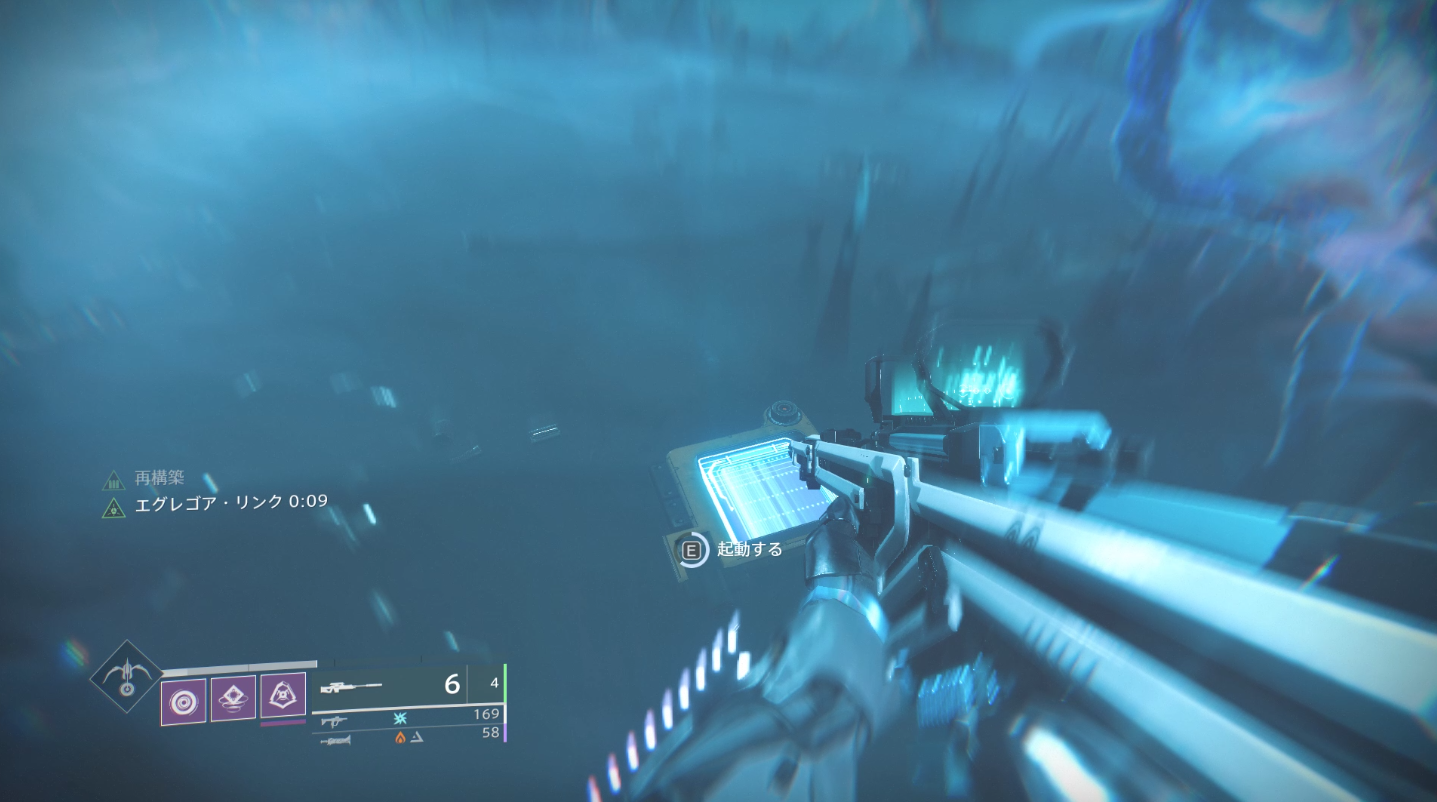Viewport: 1437px width, 802px height.
Task: Select the submachine gun silhouette icon
Action: pyautogui.click(x=334, y=721)
